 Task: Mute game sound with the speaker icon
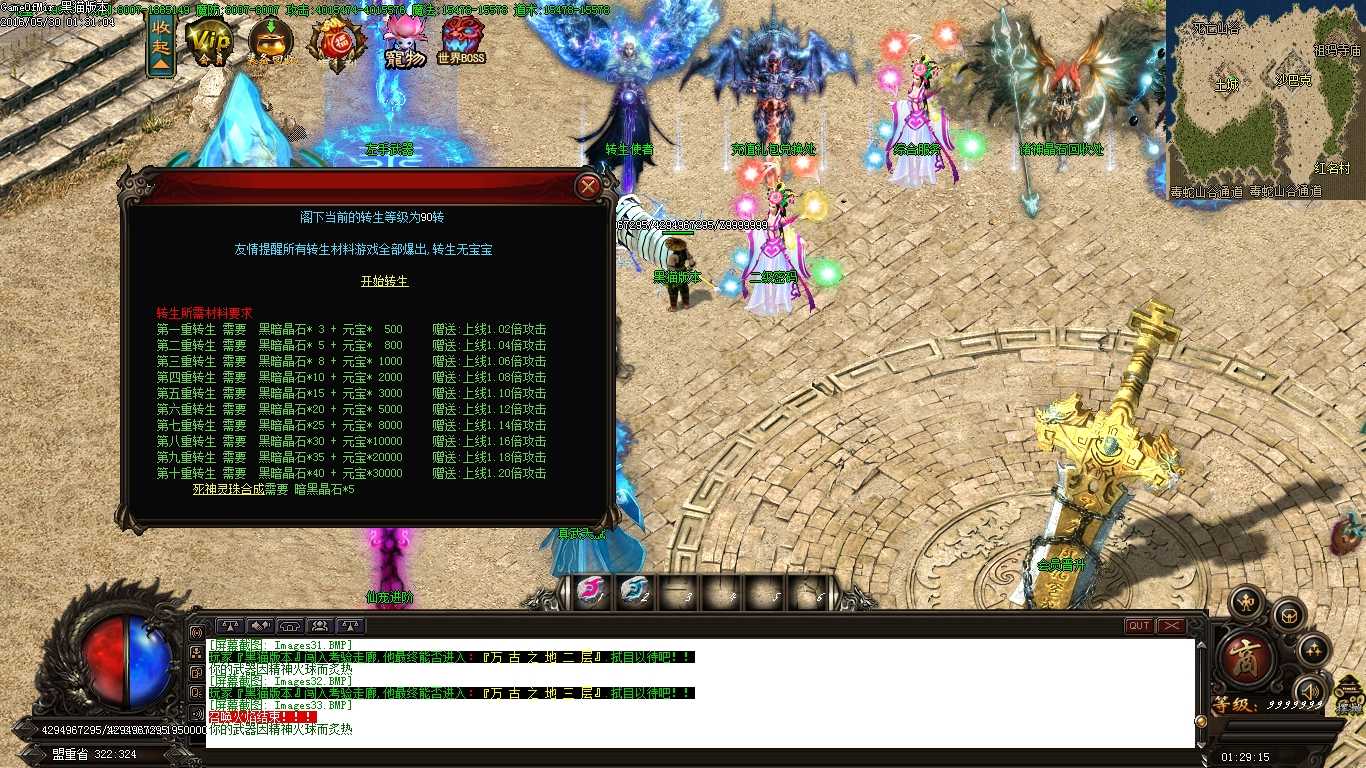pyautogui.click(x=1311, y=690)
